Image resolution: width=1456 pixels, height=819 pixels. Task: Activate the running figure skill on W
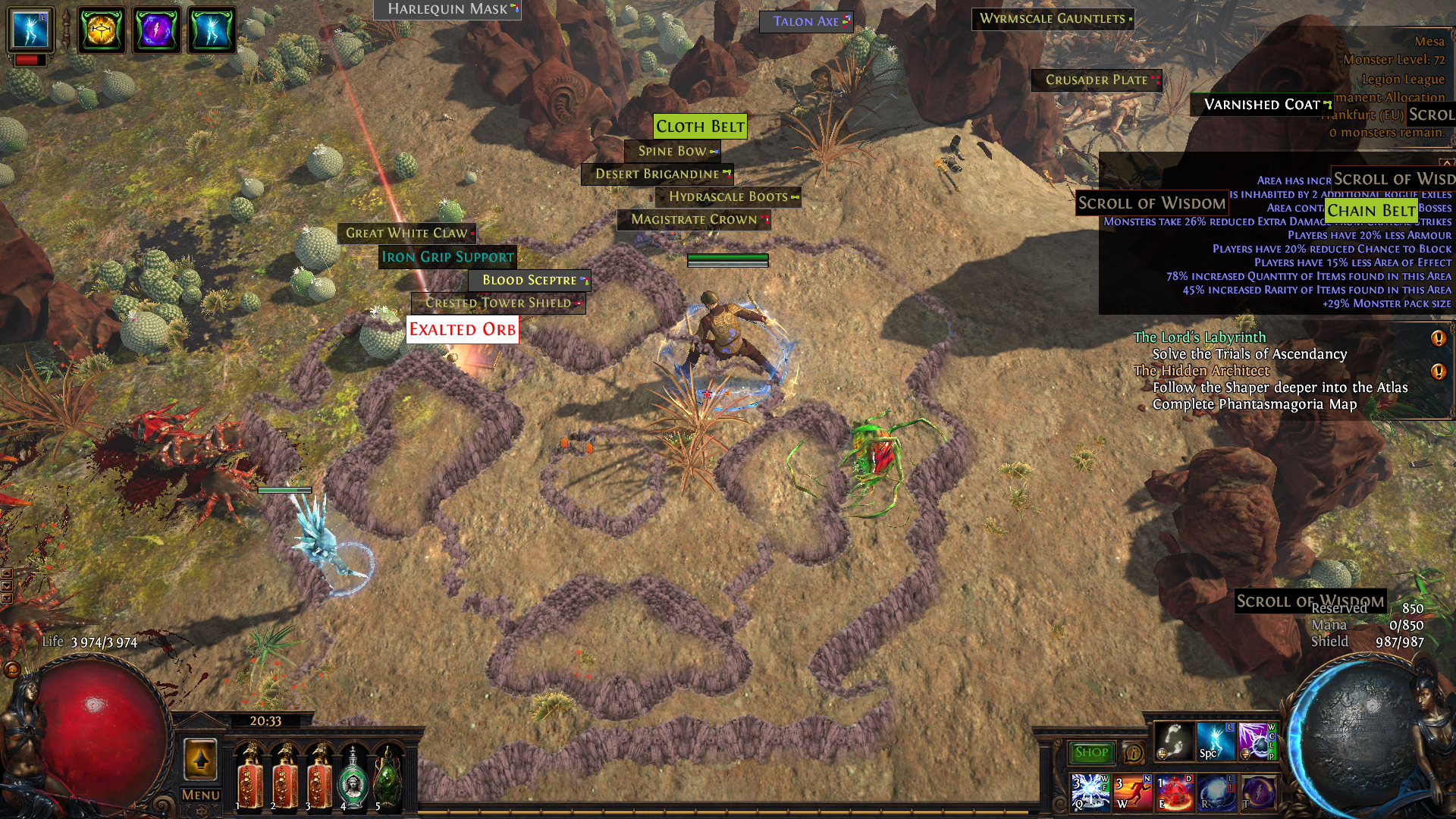click(x=1132, y=791)
